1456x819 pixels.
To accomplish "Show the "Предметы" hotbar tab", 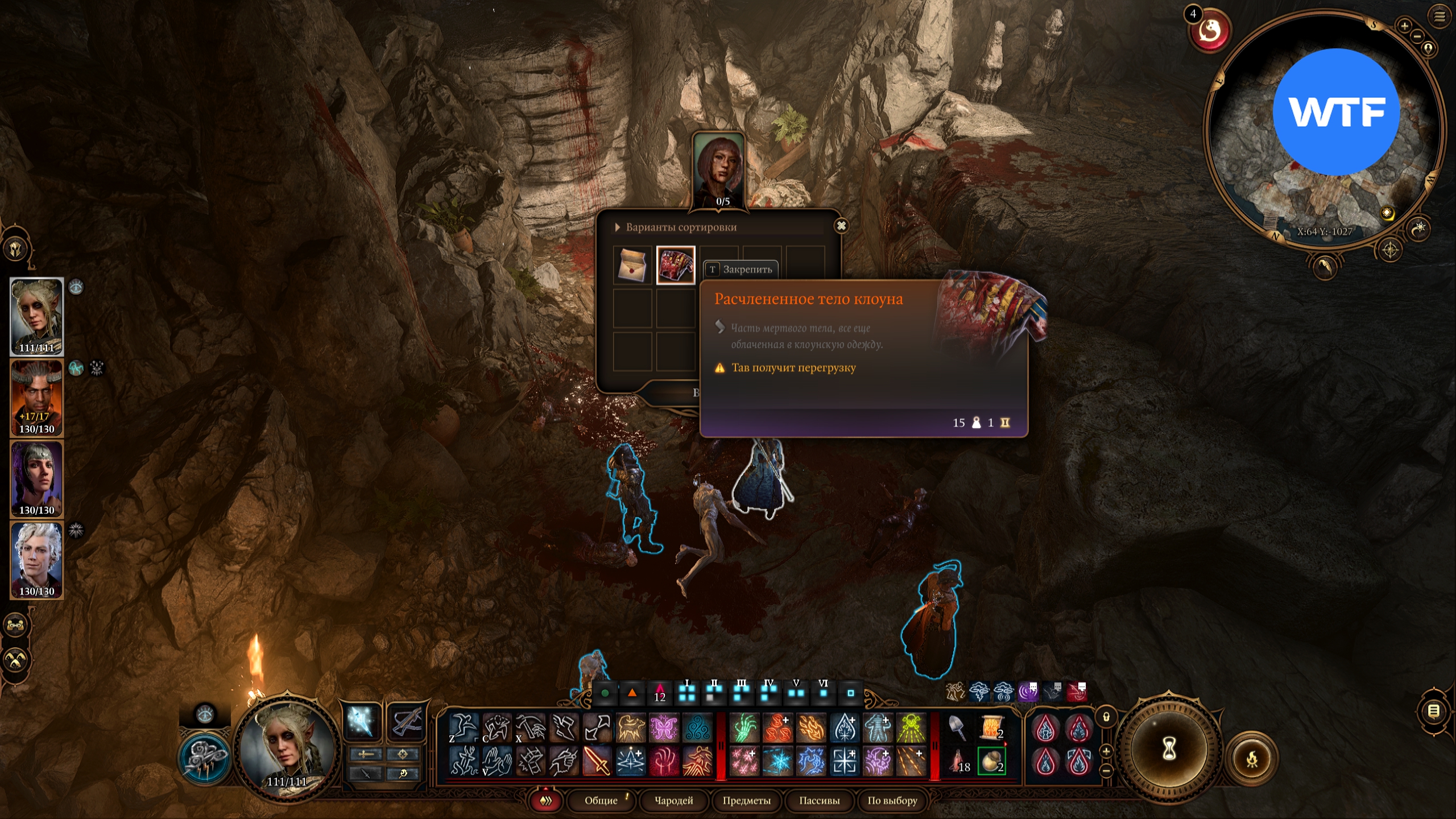I will [x=746, y=800].
